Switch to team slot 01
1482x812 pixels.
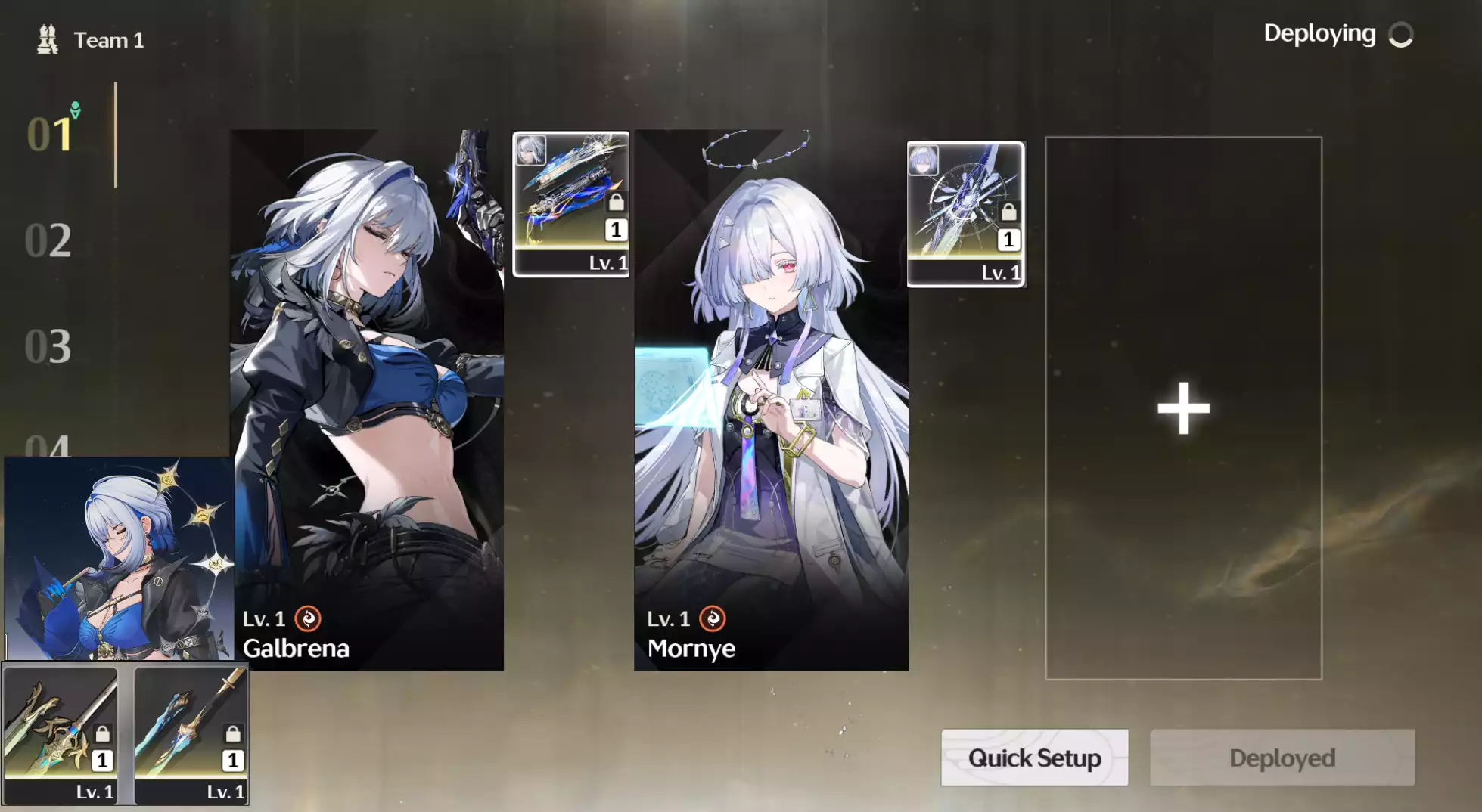point(50,135)
